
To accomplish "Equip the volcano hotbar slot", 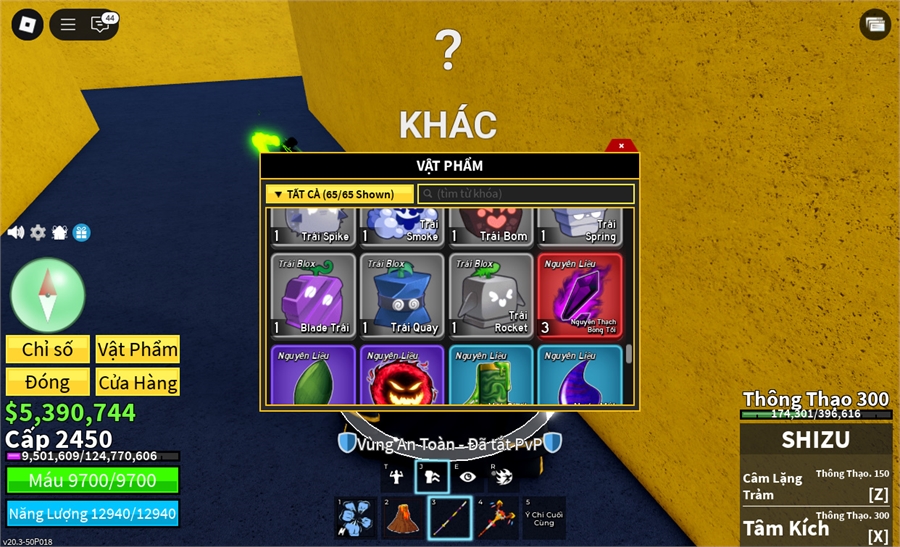I will (401, 518).
